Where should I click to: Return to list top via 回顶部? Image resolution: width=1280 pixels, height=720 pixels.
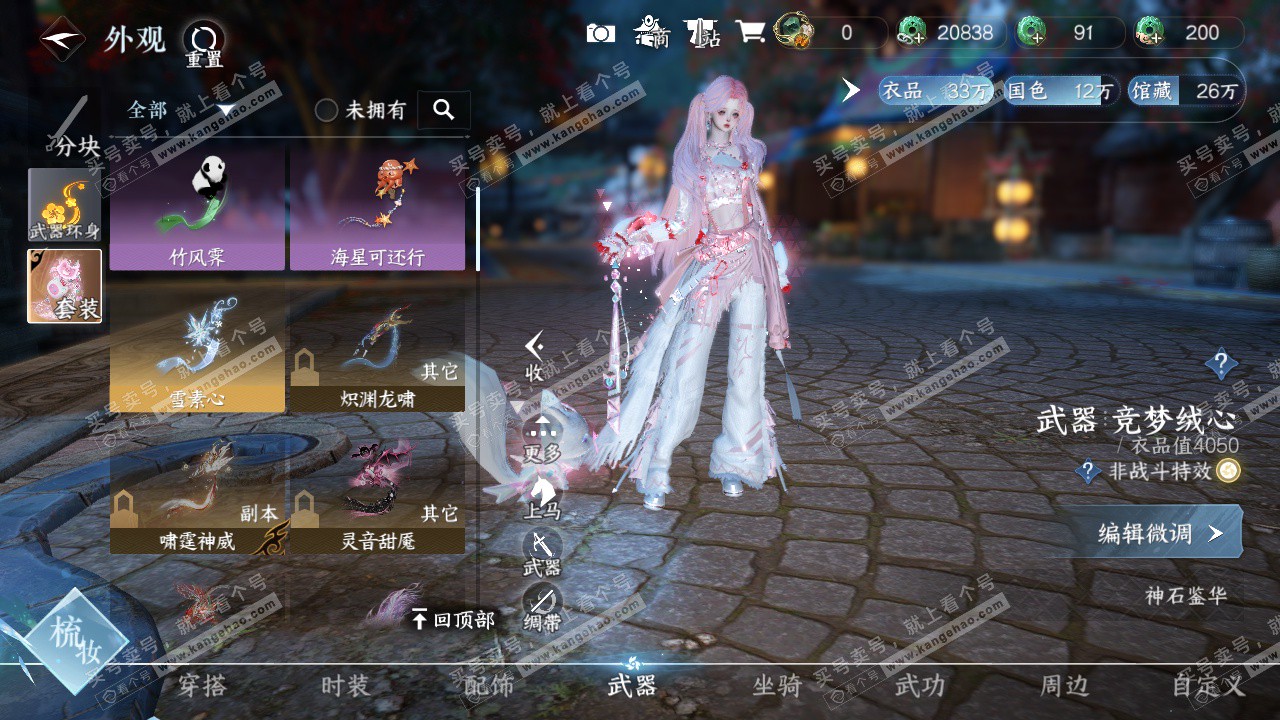click(453, 620)
